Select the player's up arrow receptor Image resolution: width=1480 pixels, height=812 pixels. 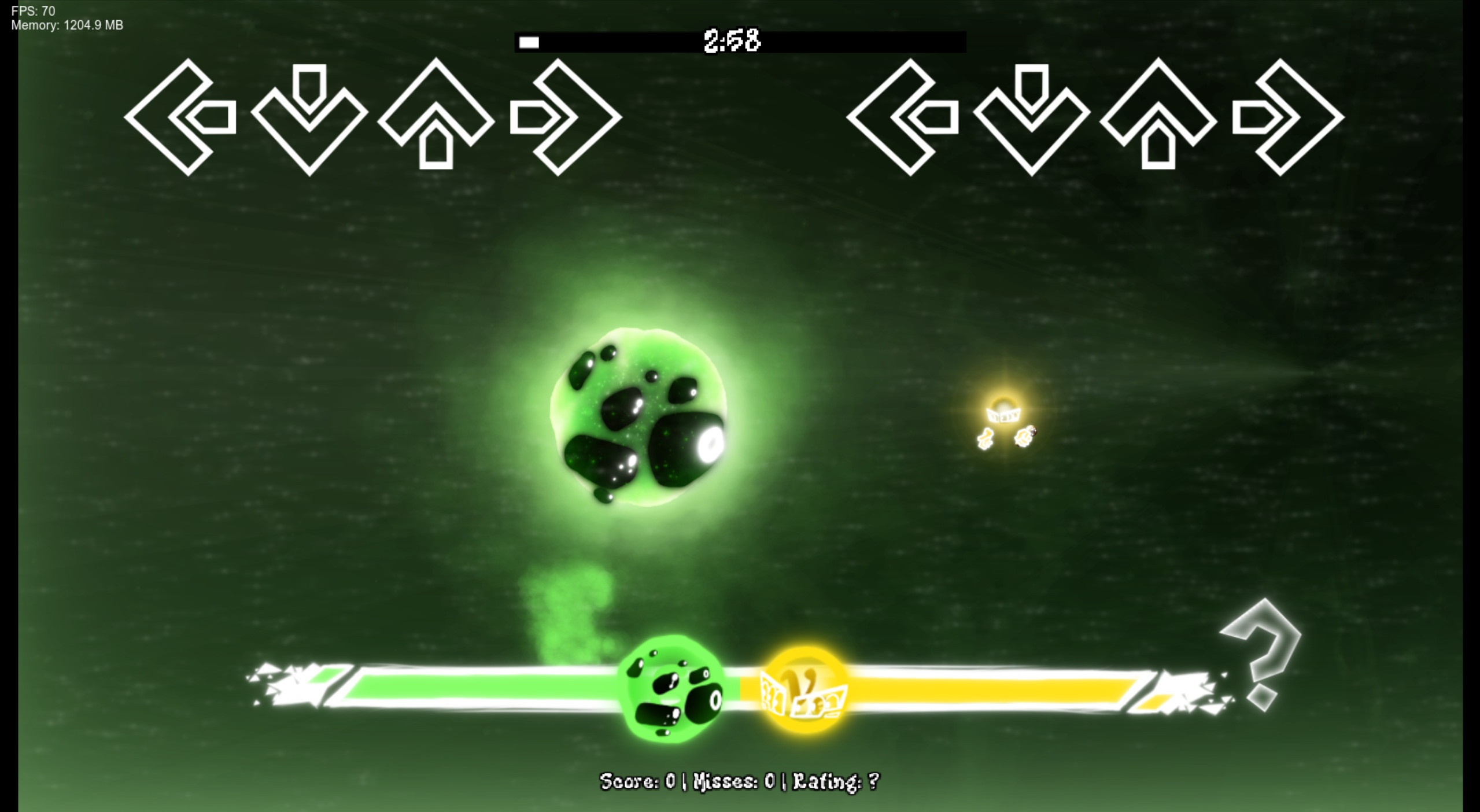pyautogui.click(x=1157, y=119)
